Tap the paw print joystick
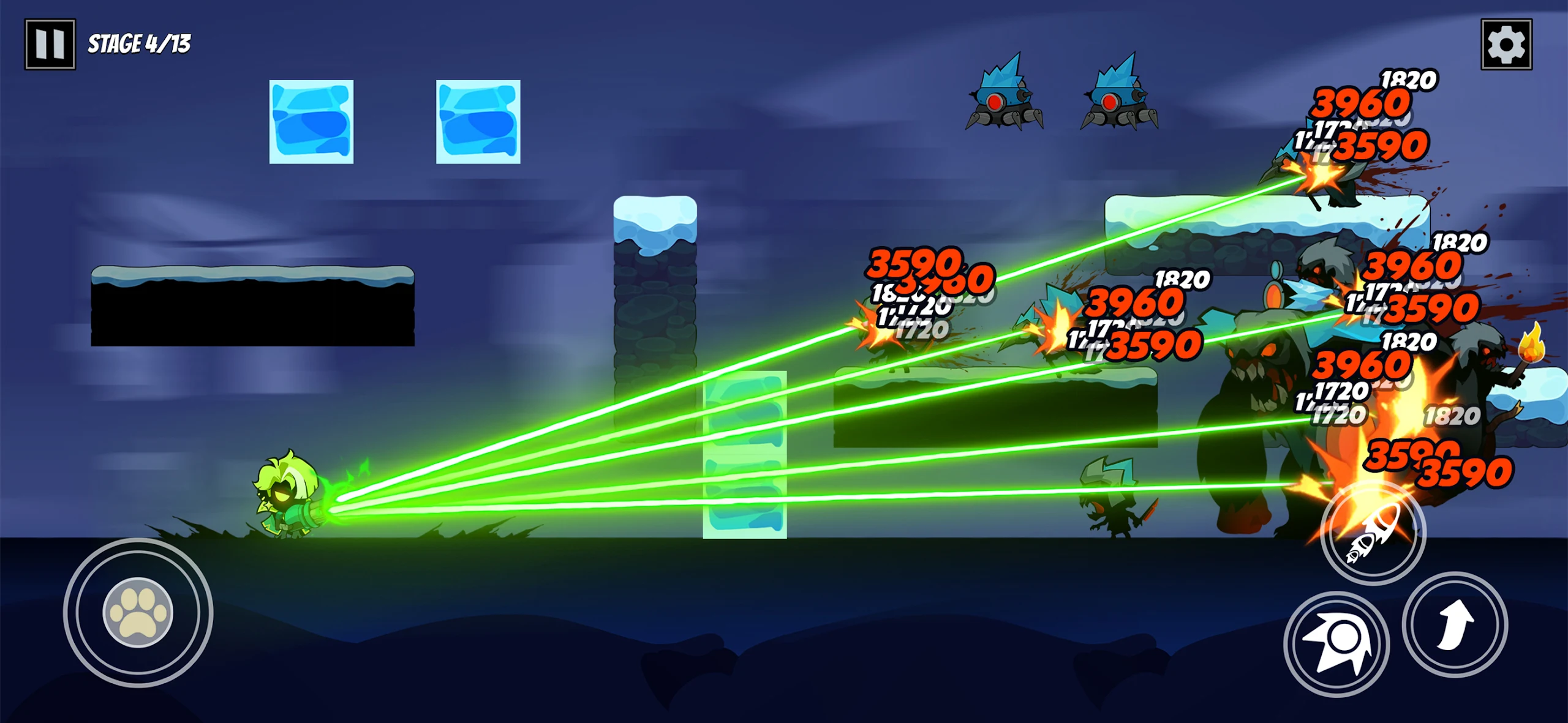Screen dimensions: 1568x723 pos(138,612)
